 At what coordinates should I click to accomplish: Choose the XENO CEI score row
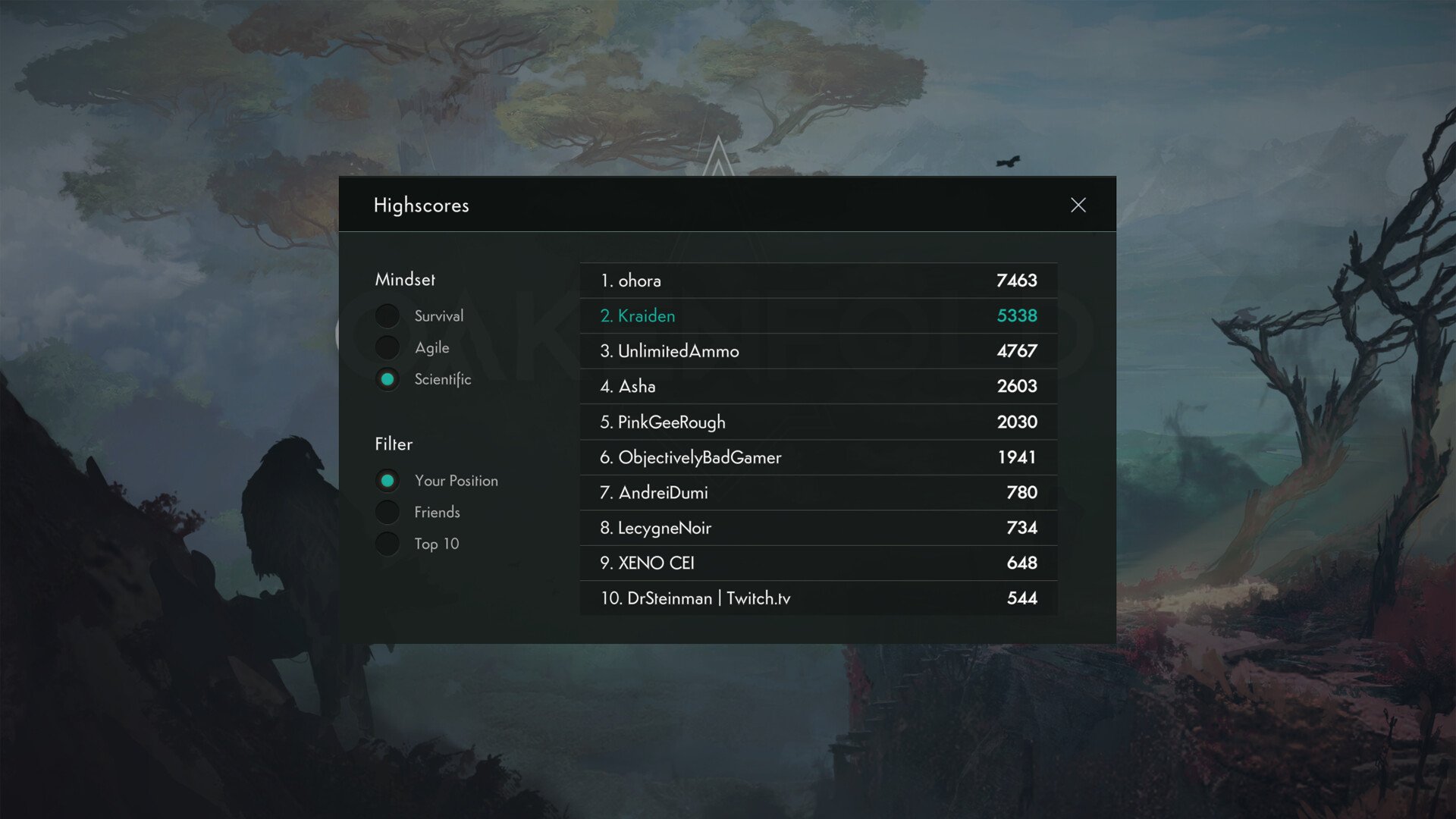tap(818, 563)
